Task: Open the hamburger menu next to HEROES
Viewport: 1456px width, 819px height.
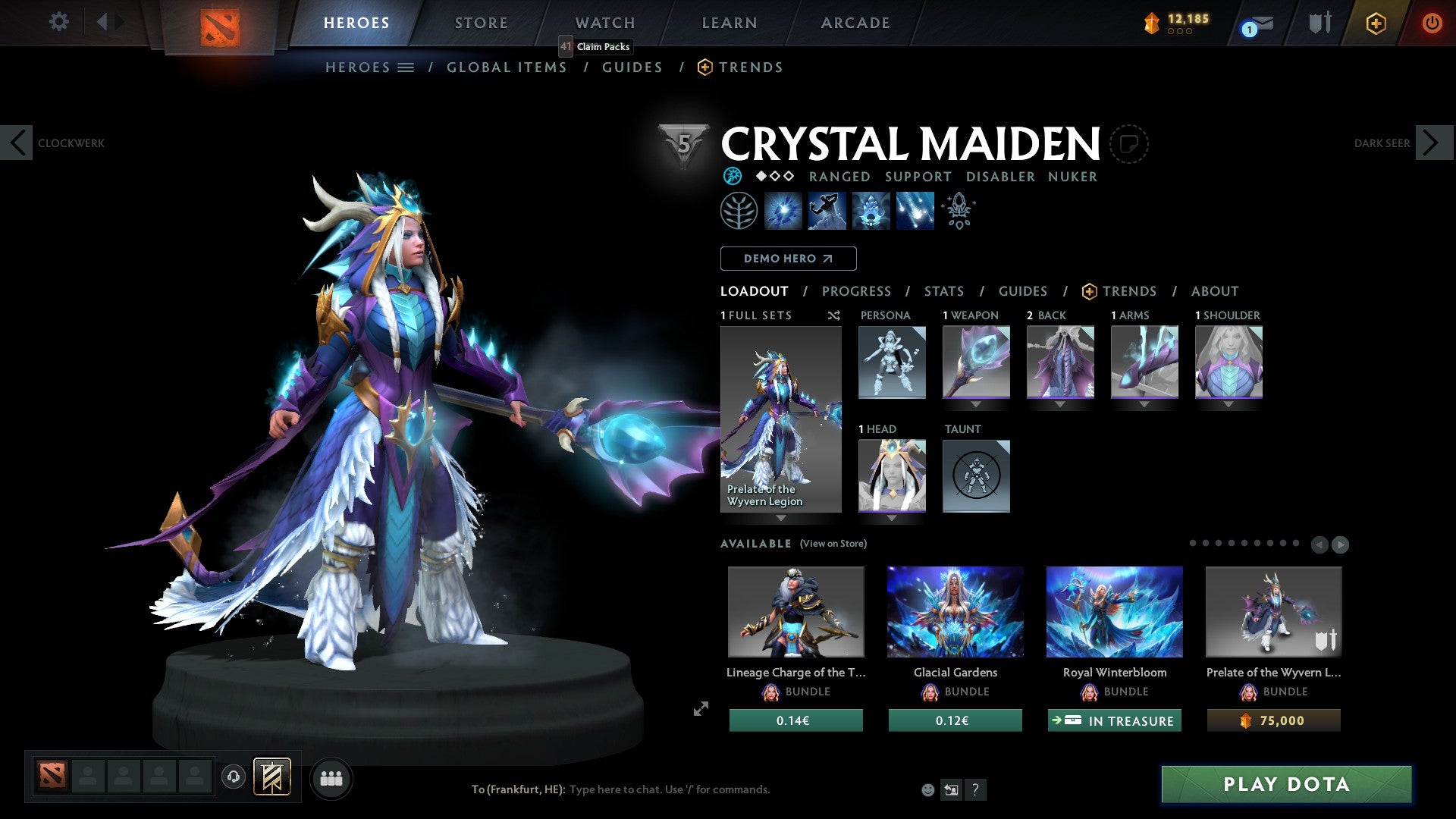Action: coord(407,67)
